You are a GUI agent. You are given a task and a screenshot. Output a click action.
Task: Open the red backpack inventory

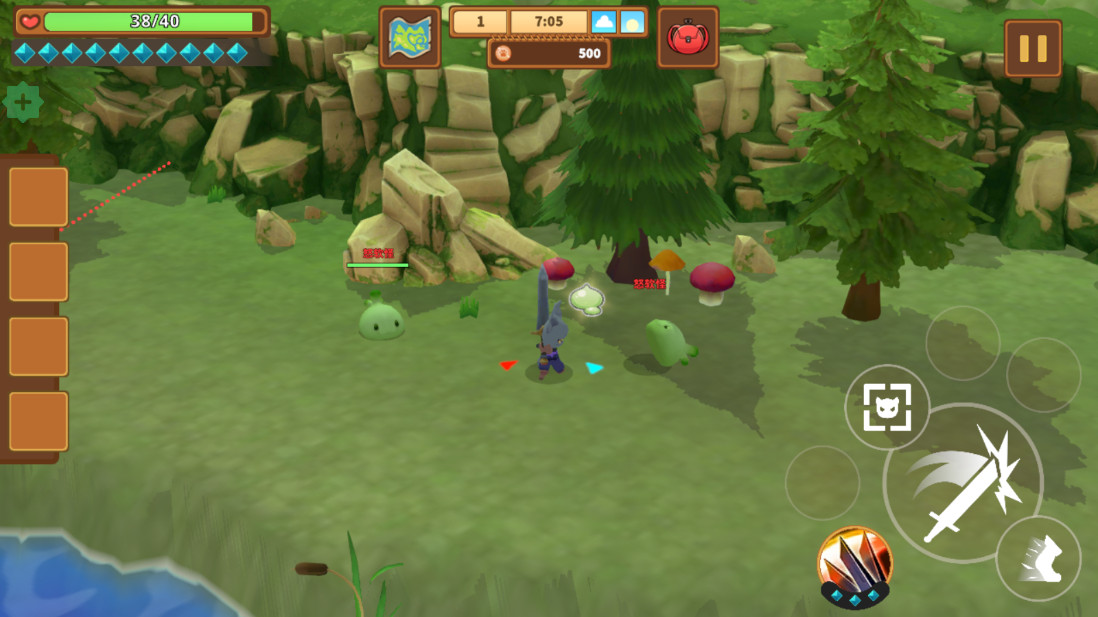point(688,38)
